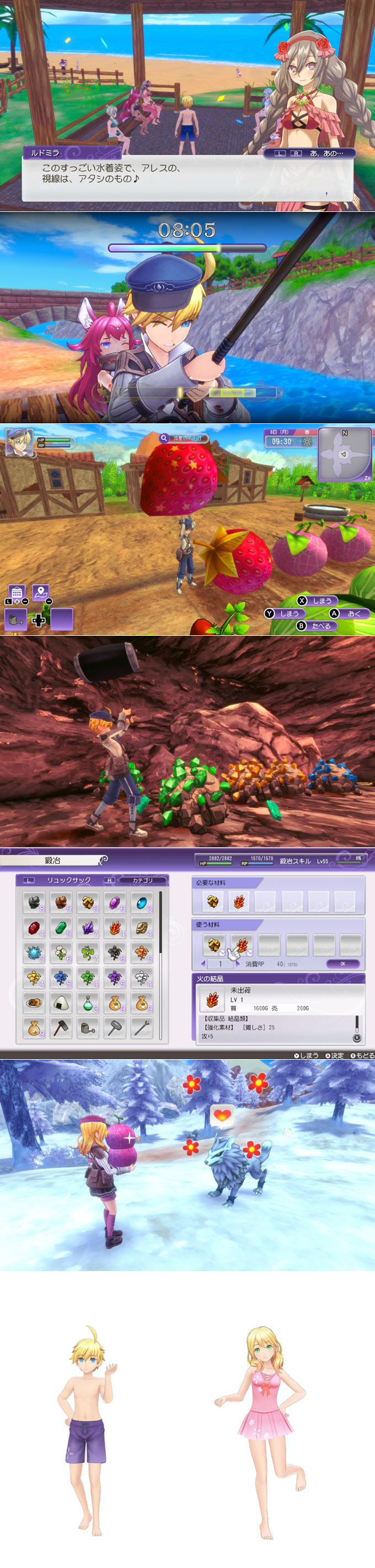Select the purple amethyst crystal slot
The image size is (375, 1568).
pos(88,927)
